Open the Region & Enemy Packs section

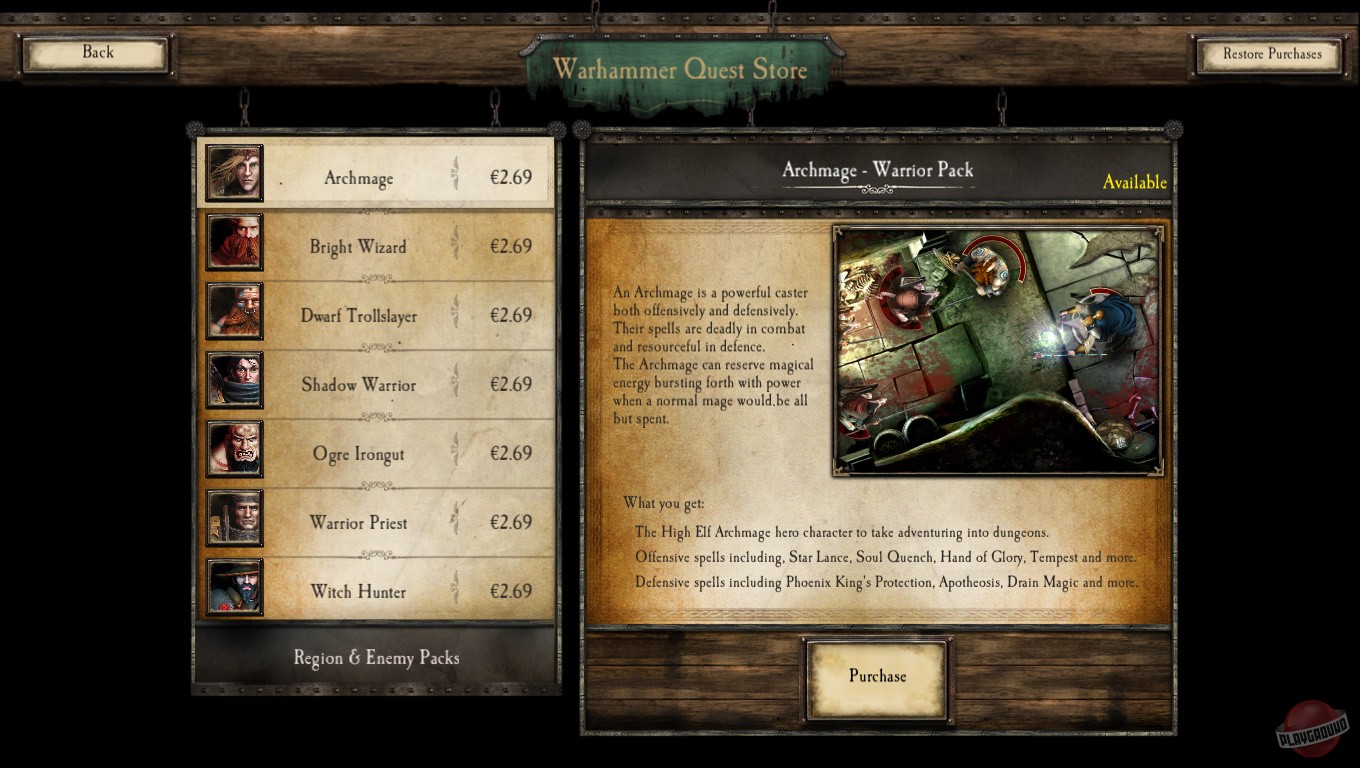pos(375,657)
